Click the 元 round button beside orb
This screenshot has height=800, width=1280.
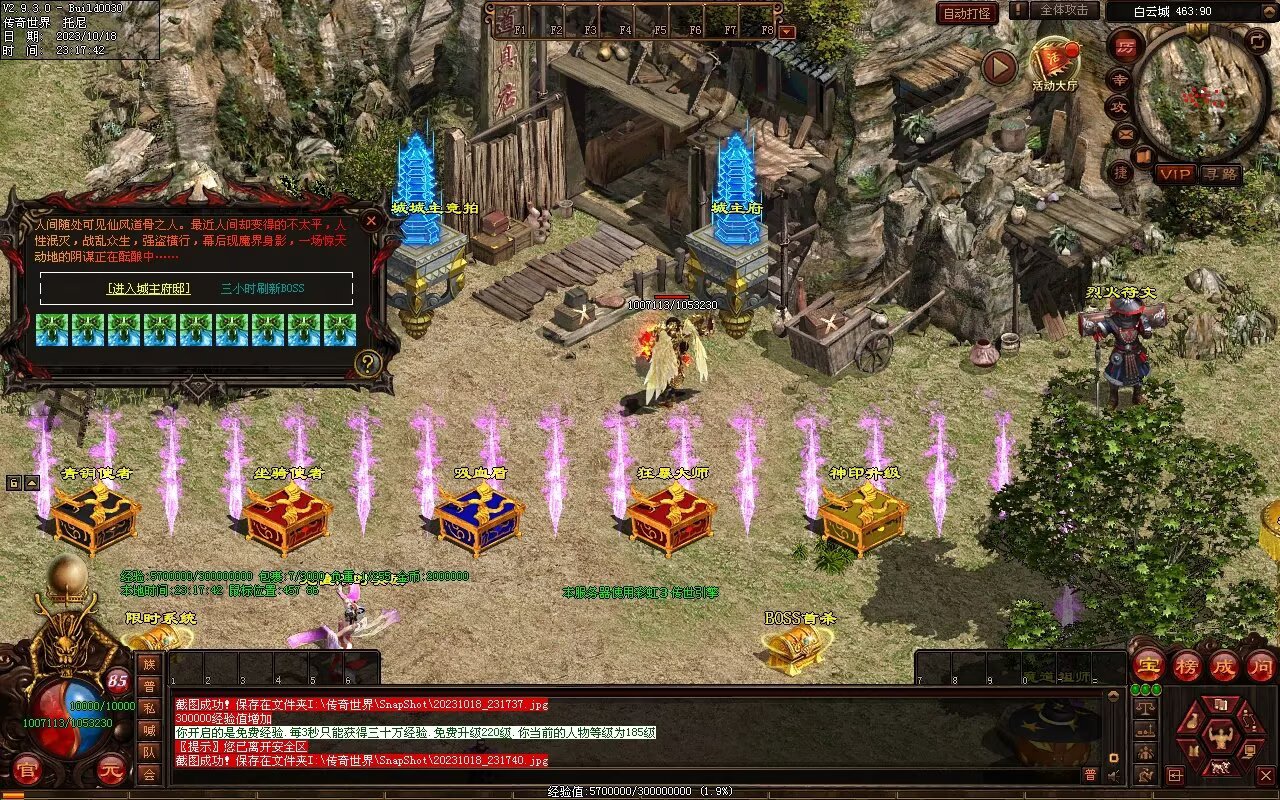coord(110,771)
